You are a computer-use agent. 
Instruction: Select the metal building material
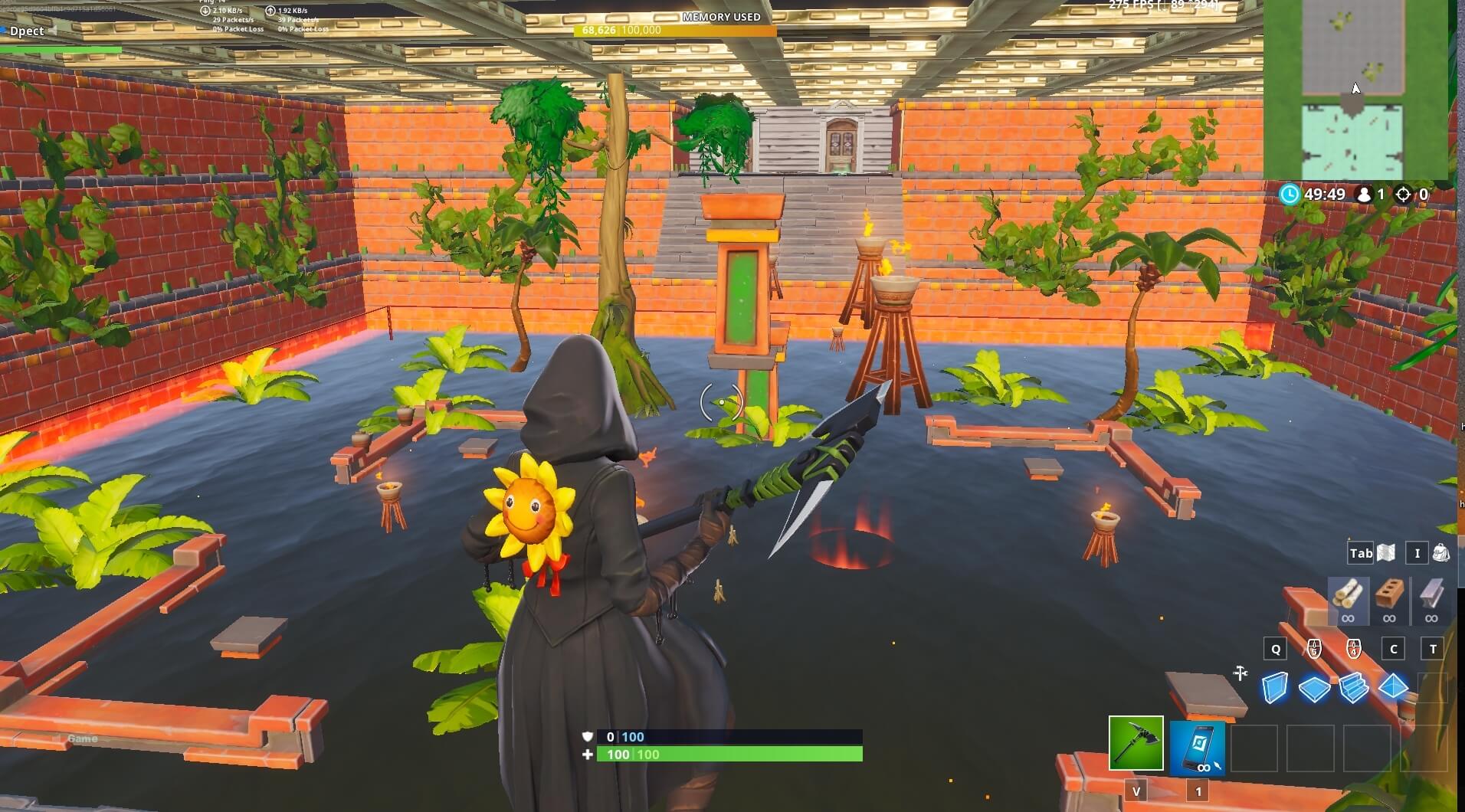click(x=1432, y=599)
